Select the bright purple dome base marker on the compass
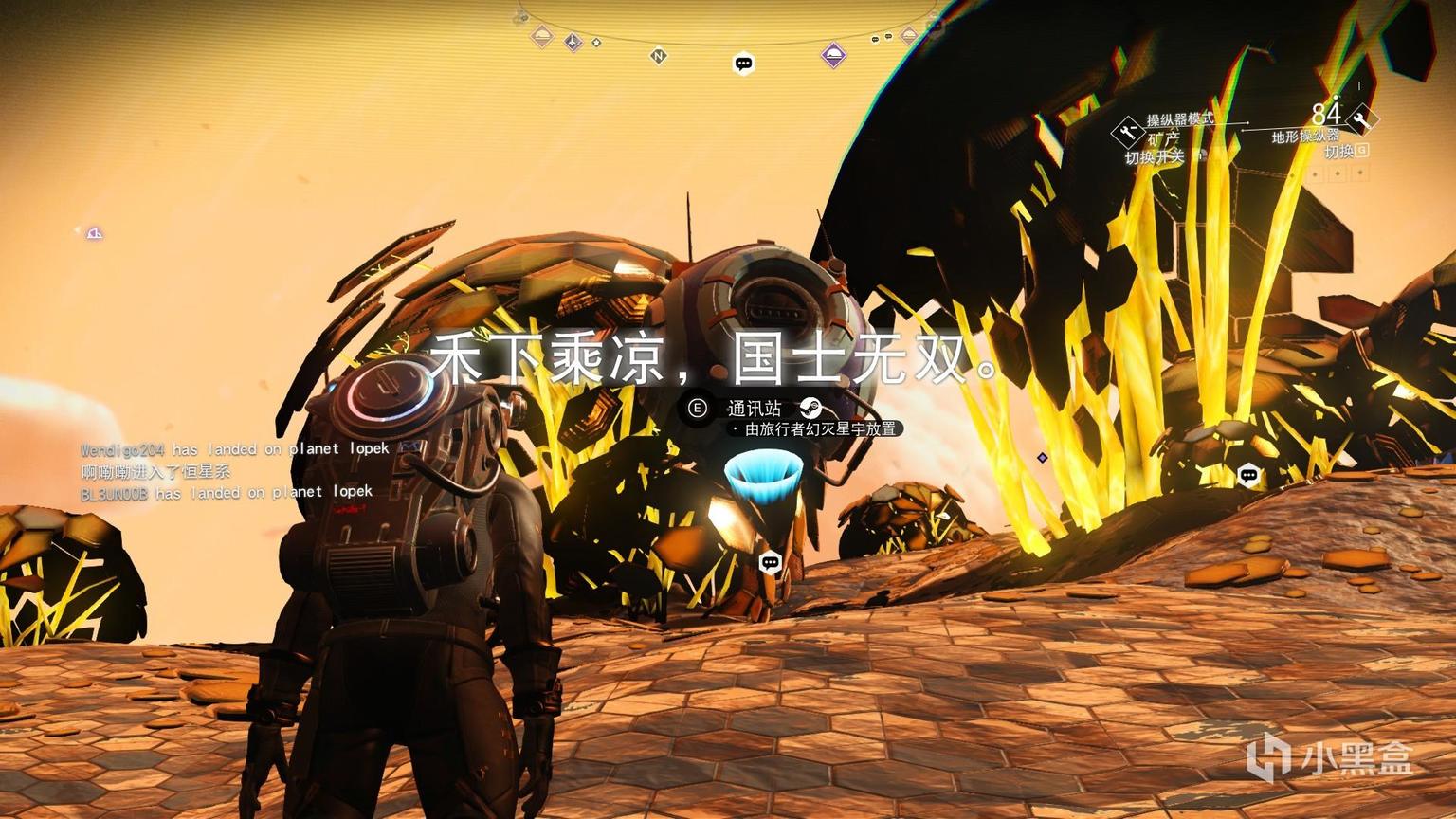 click(x=833, y=55)
